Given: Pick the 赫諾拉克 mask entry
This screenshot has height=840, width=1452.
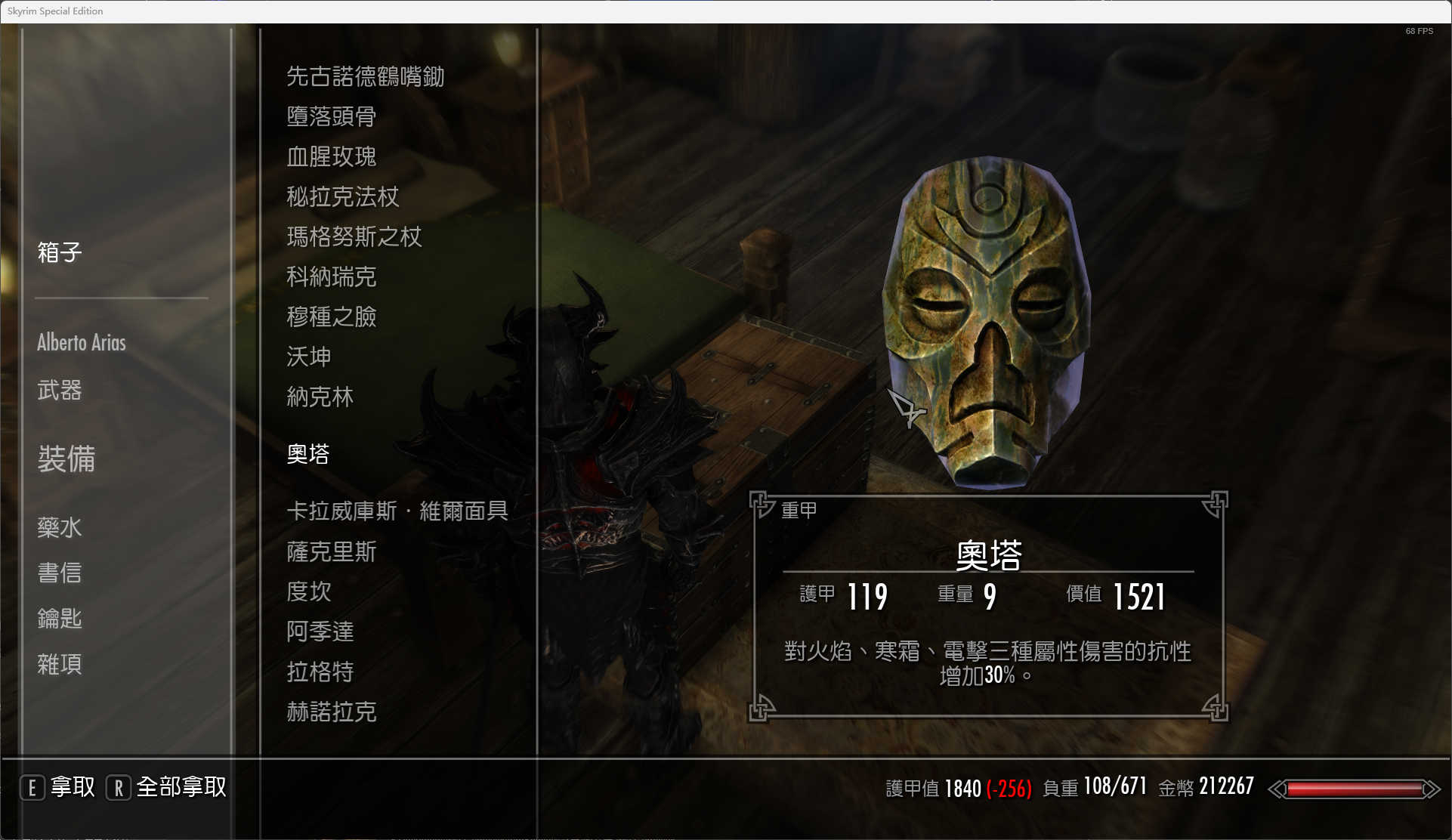Looking at the screenshot, I should pos(331,712).
